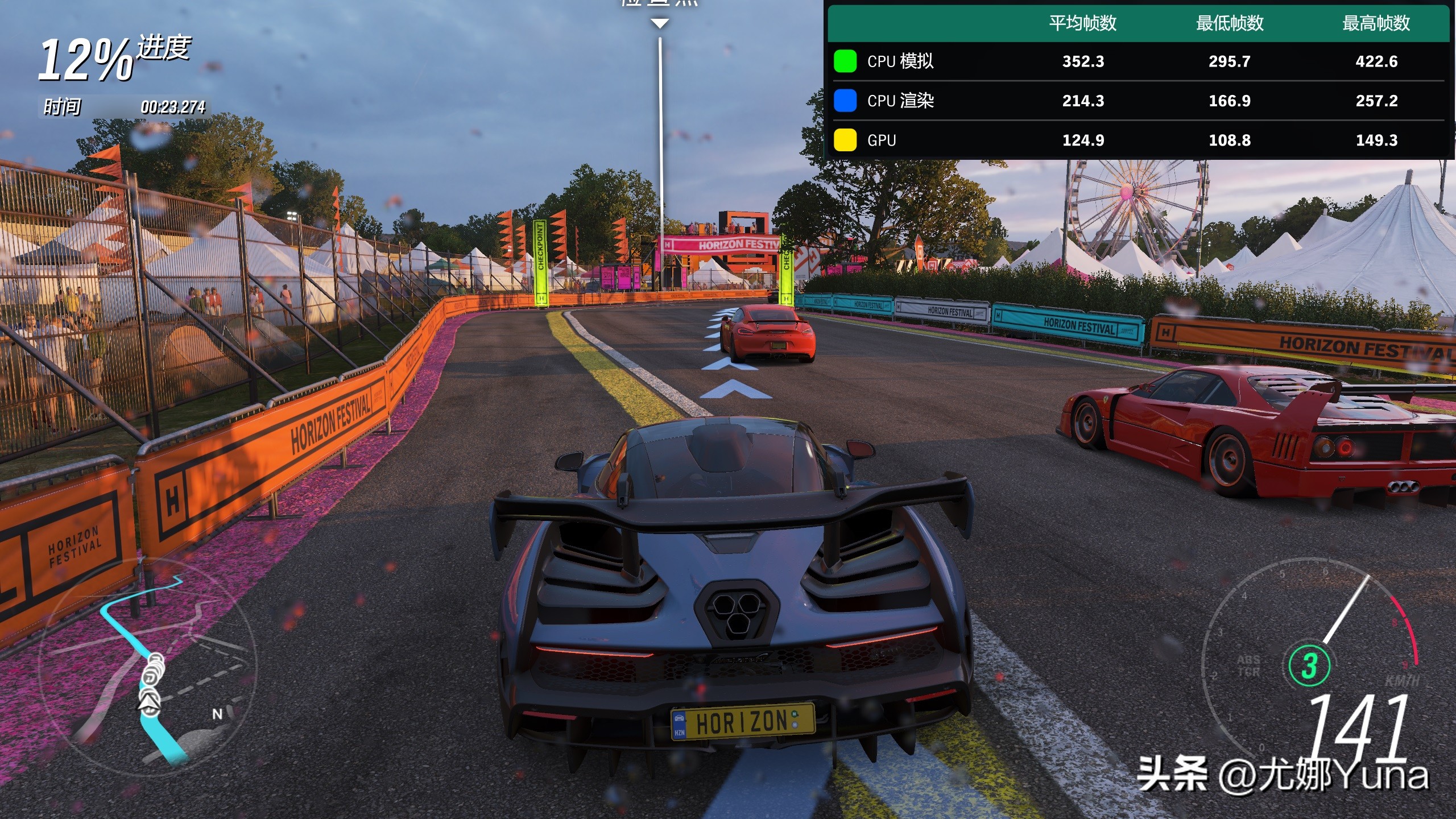1456x819 pixels.
Task: Select the yellow GPU legend swatch
Action: [845, 140]
